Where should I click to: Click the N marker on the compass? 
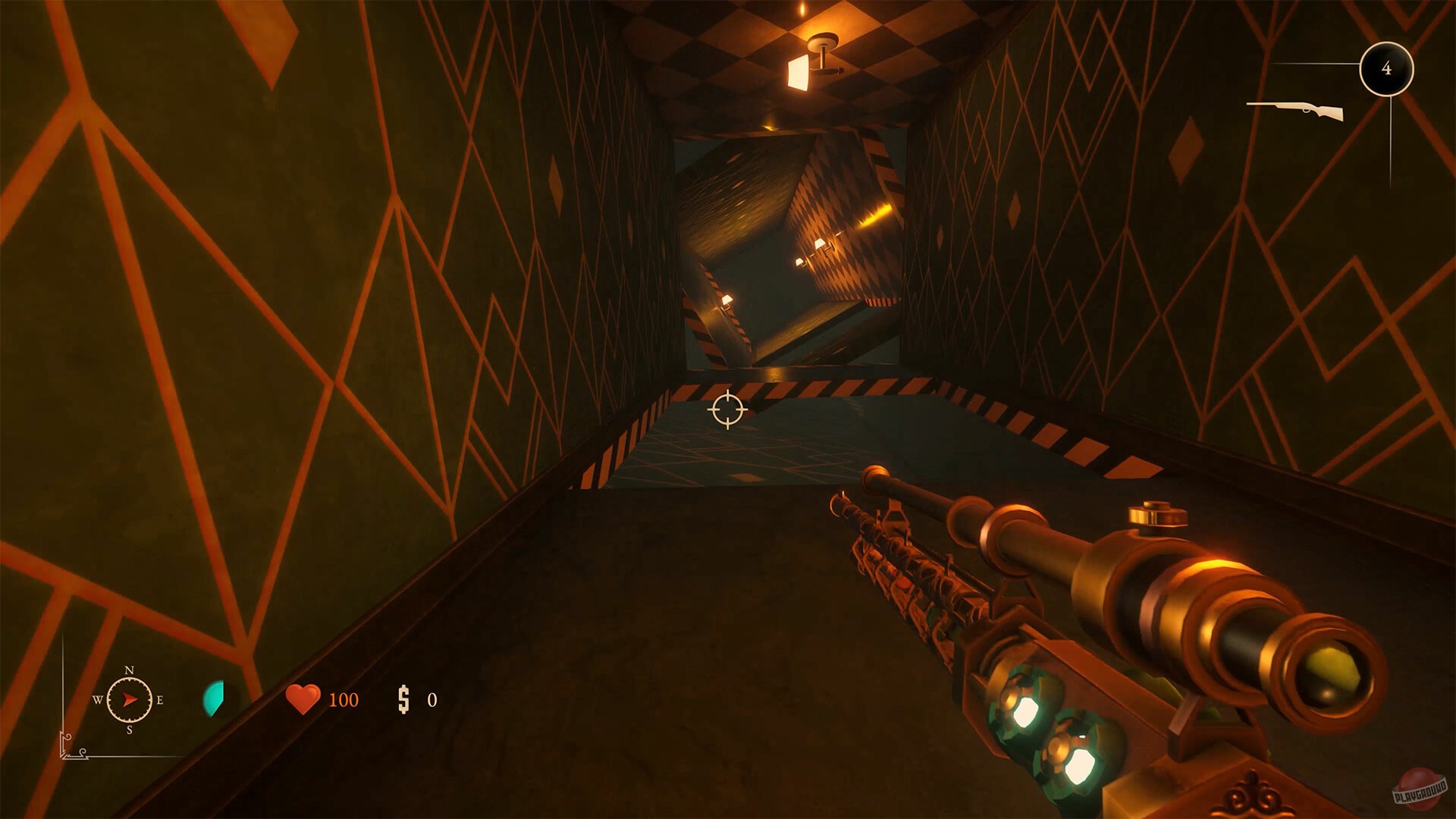129,671
